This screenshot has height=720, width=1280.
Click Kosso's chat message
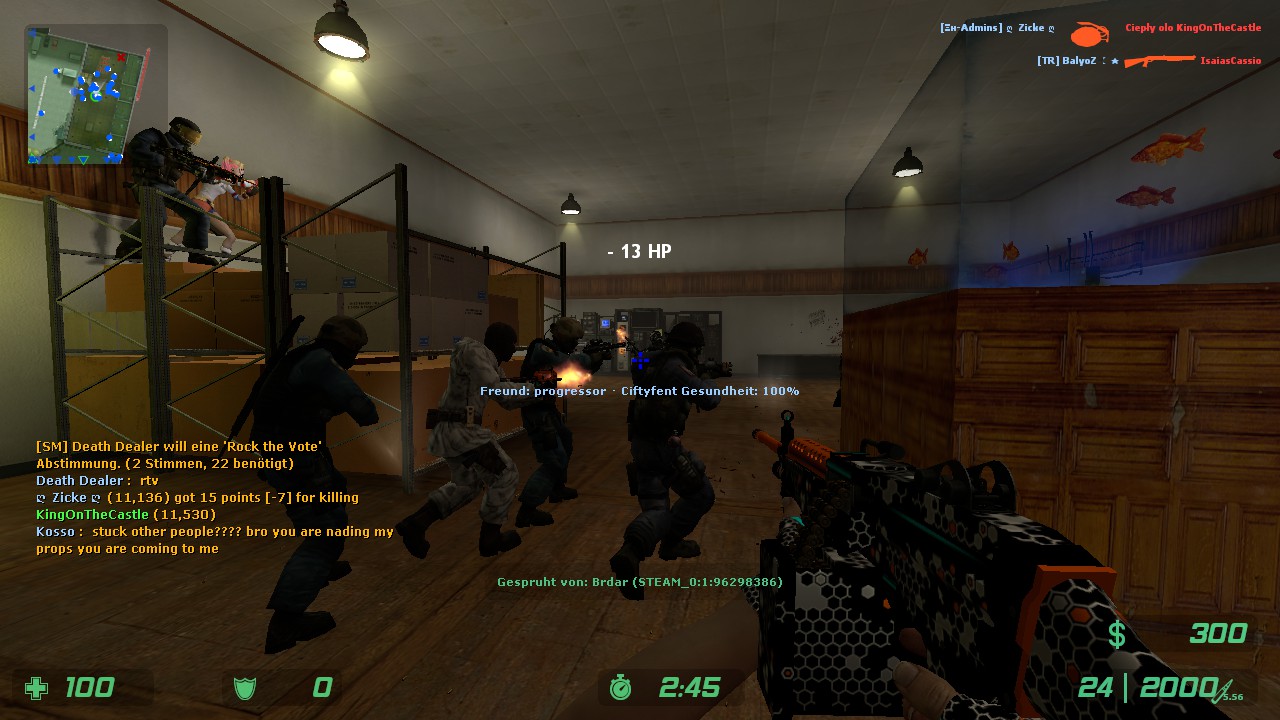pos(200,531)
